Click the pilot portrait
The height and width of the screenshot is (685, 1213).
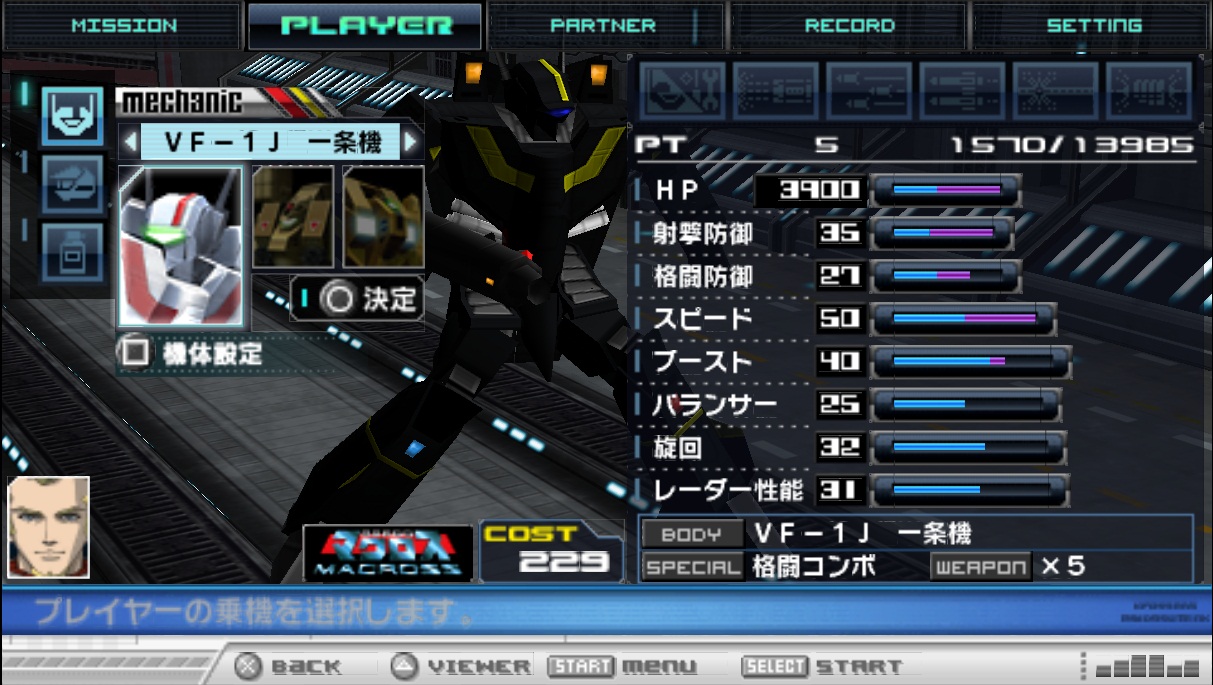(49, 527)
